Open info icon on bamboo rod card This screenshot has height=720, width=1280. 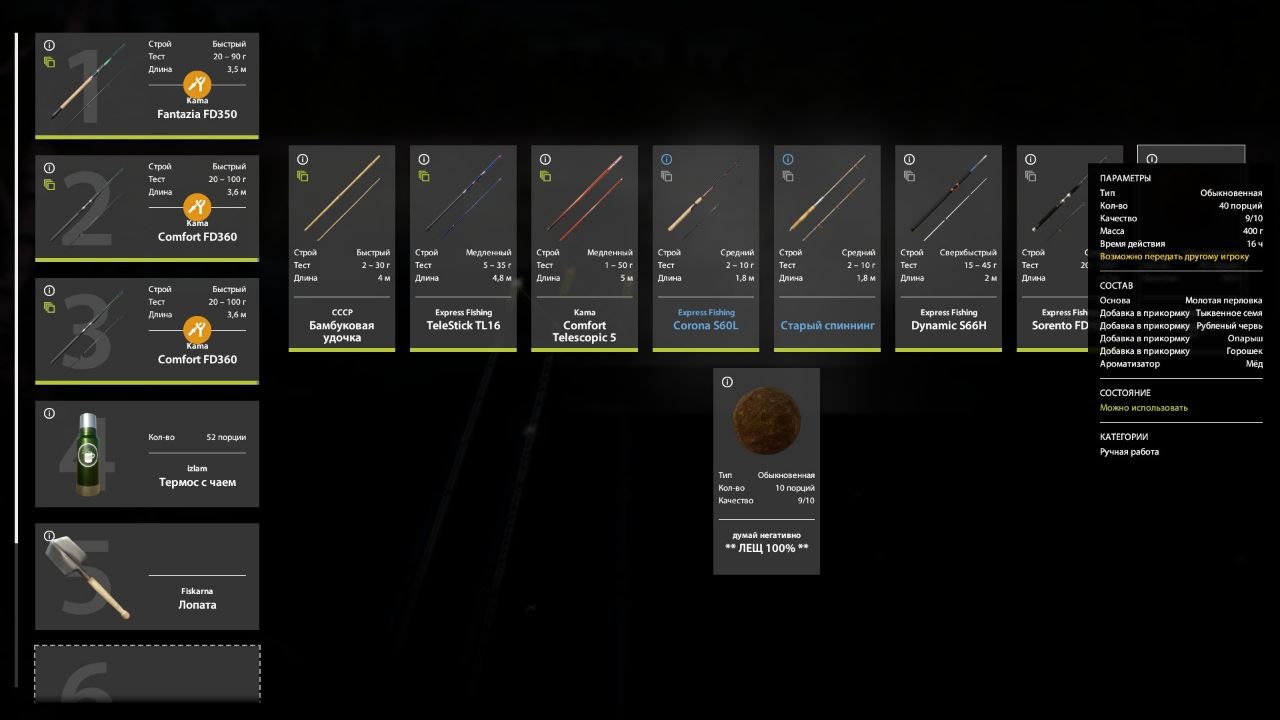point(302,160)
